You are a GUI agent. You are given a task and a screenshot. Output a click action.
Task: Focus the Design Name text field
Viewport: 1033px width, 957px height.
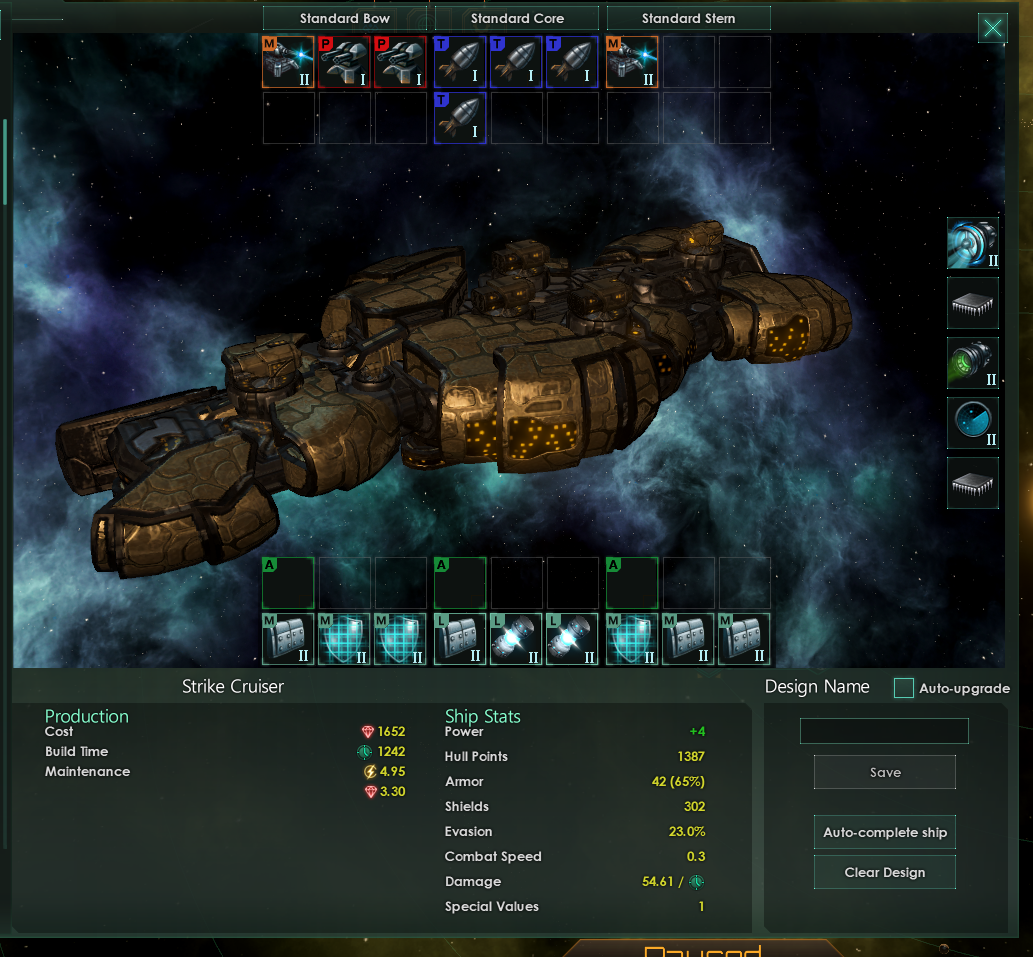pos(884,731)
